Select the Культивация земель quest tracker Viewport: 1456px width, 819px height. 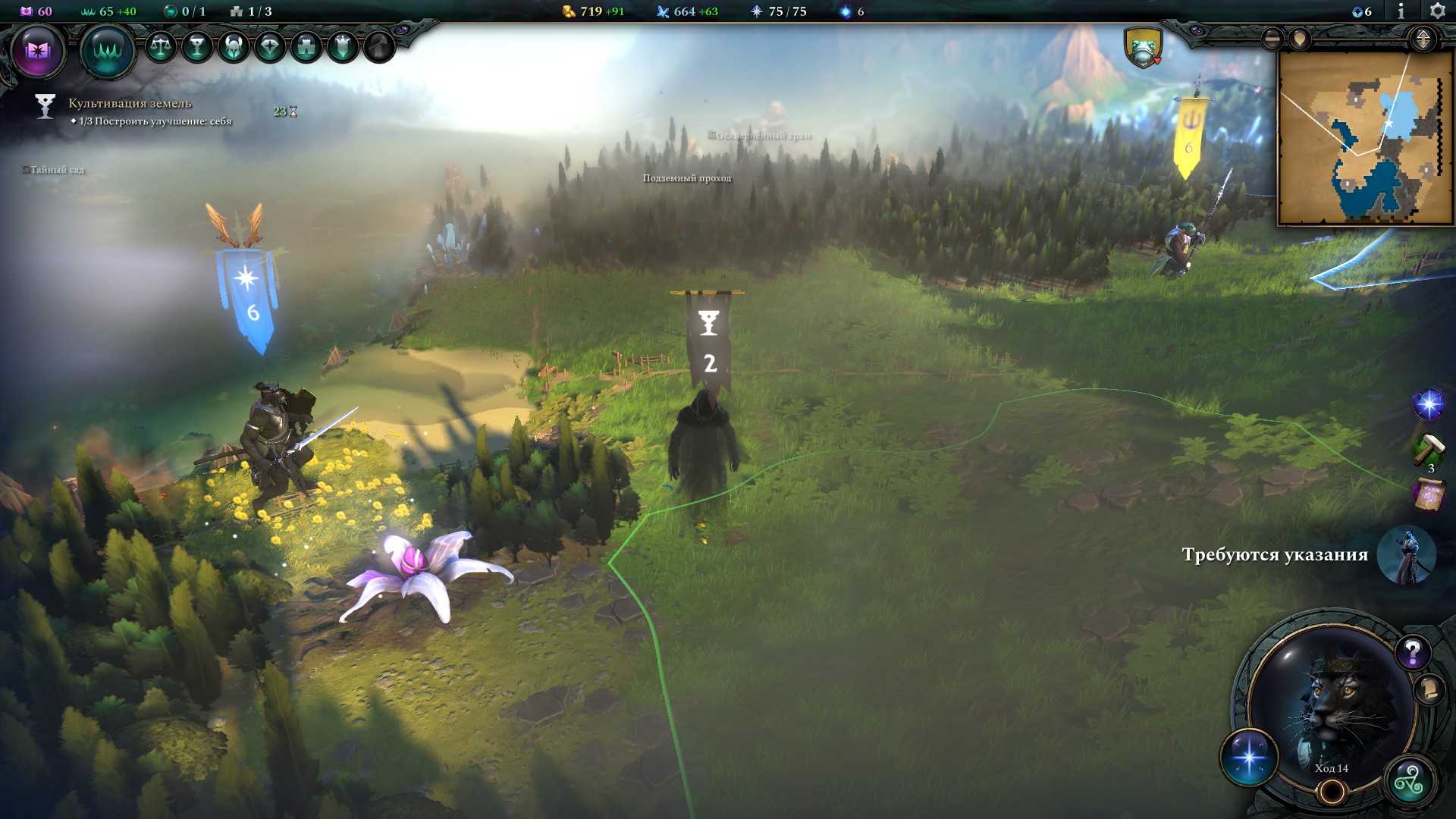pos(130,103)
